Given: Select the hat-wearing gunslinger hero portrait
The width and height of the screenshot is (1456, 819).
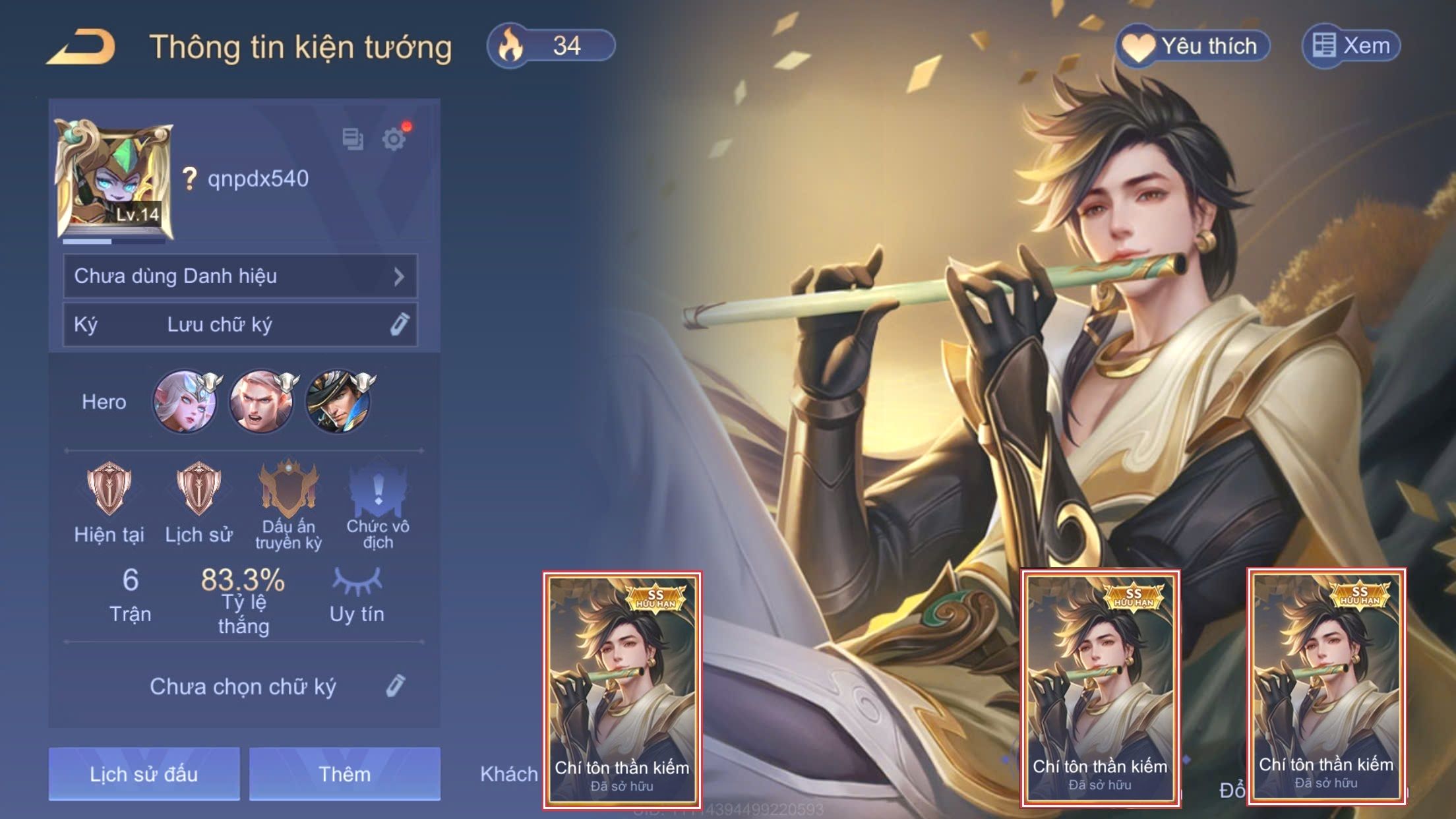Looking at the screenshot, I should point(339,401).
